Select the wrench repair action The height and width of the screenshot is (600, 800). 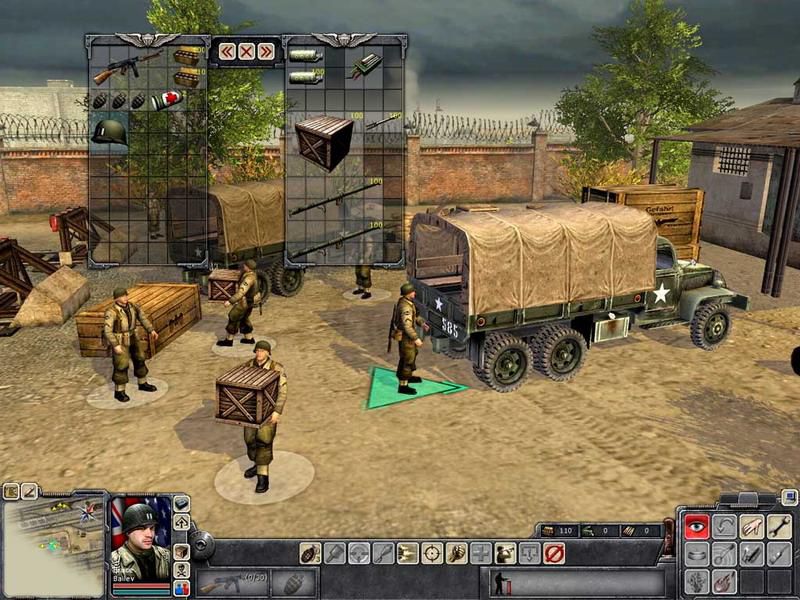tap(779, 527)
